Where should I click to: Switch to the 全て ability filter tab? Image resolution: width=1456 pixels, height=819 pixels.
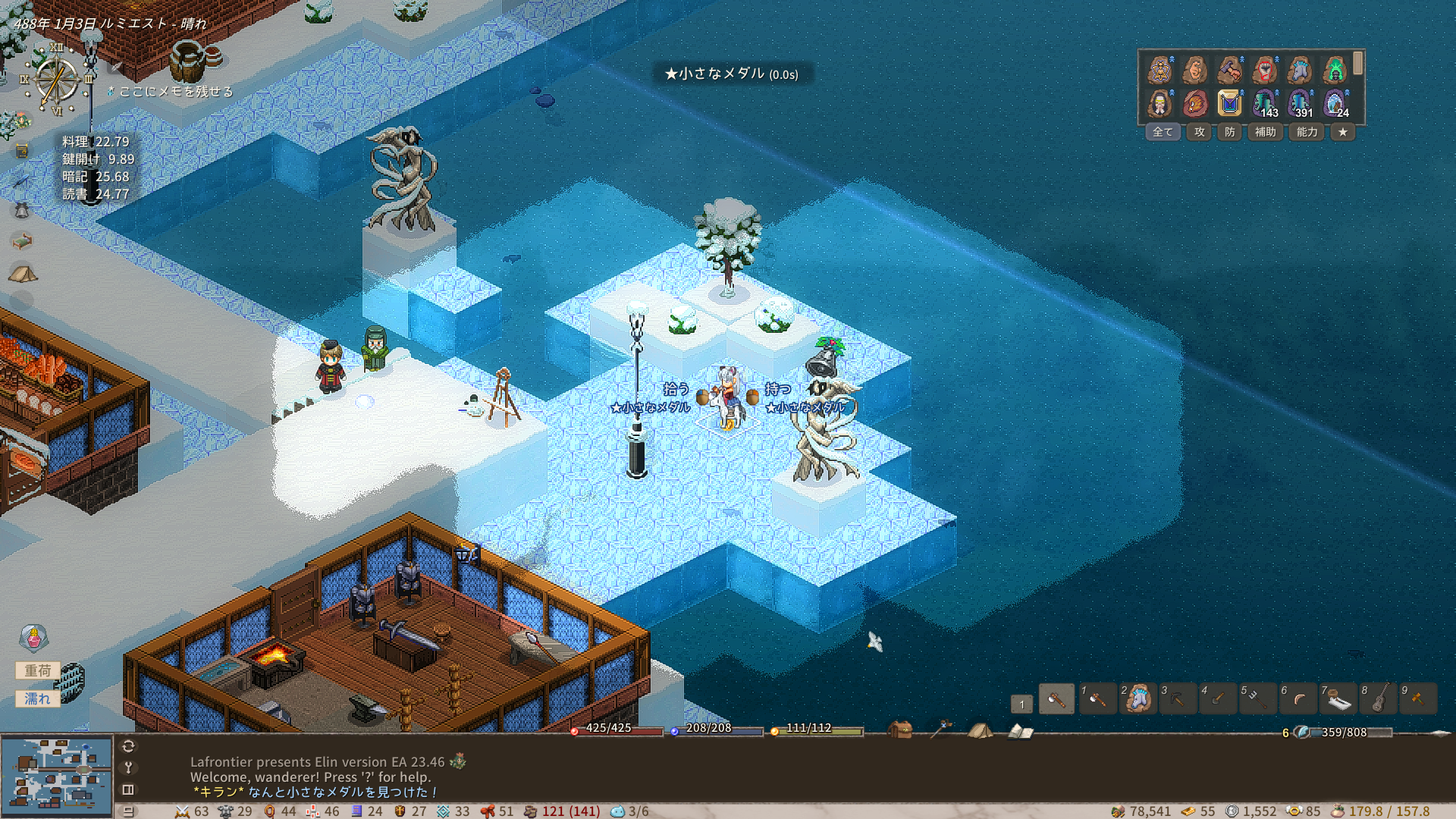pyautogui.click(x=1163, y=132)
